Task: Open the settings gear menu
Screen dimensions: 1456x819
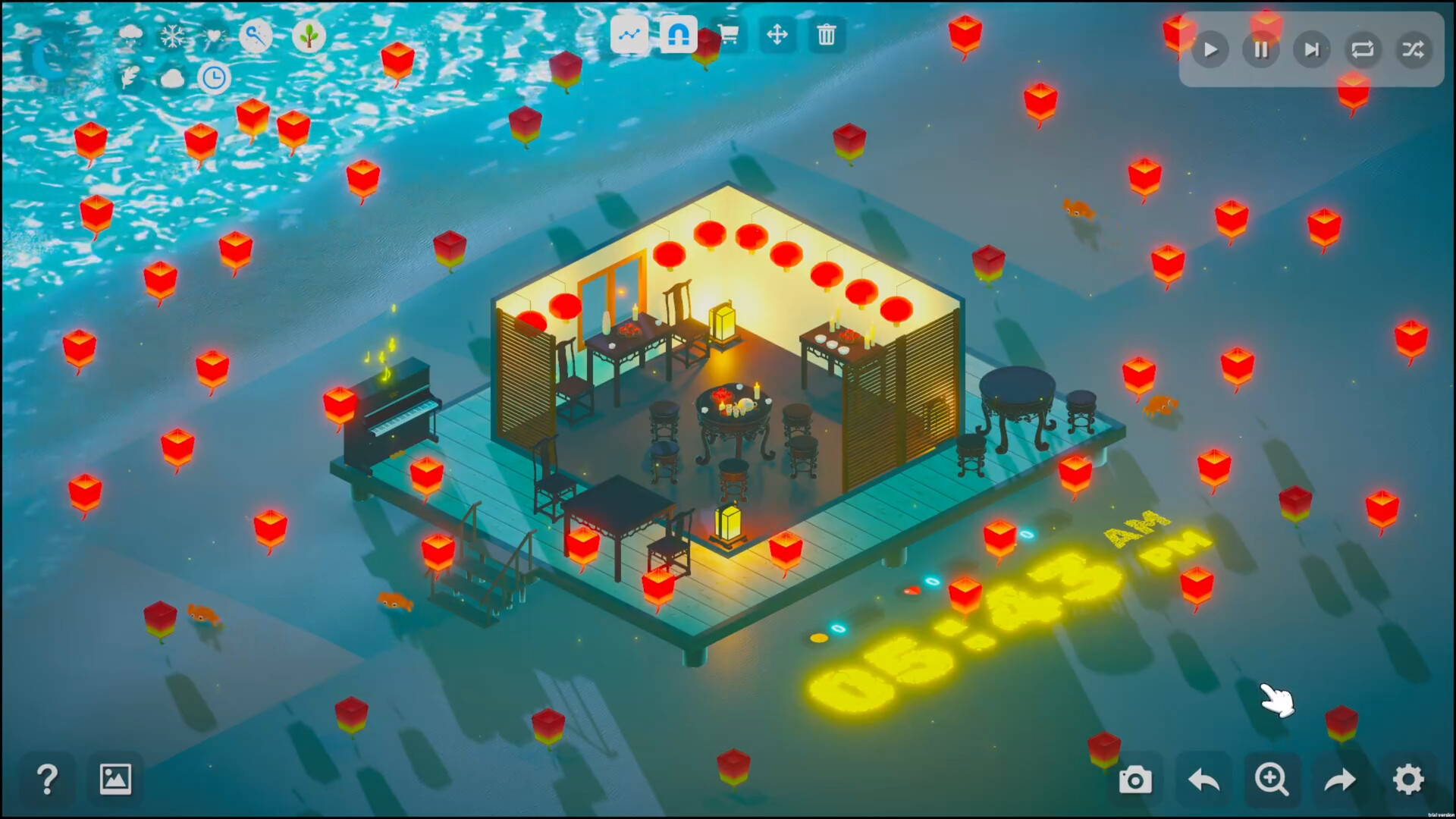Action: [1407, 779]
